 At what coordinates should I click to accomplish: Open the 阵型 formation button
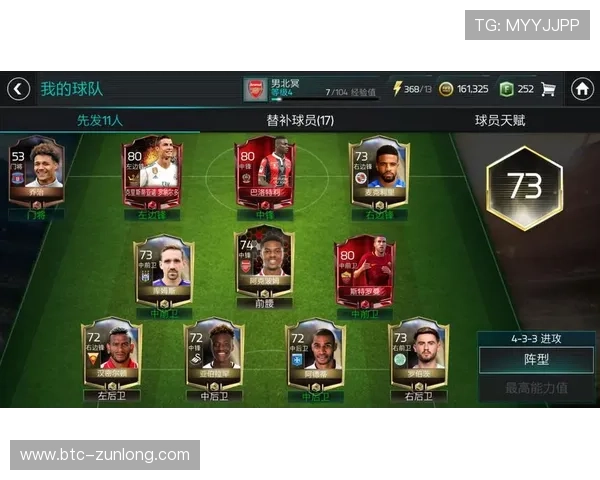pos(536,359)
